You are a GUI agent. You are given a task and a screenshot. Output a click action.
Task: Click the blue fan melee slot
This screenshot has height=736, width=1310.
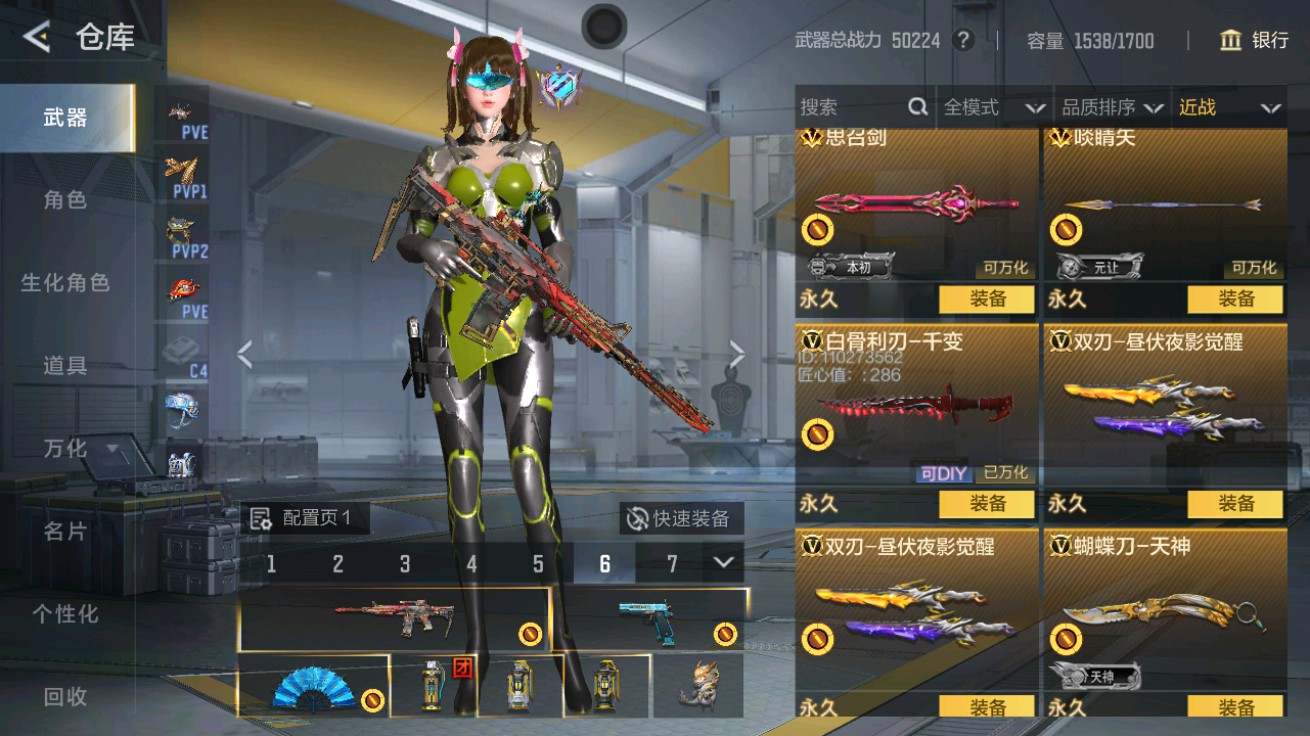tap(310, 688)
